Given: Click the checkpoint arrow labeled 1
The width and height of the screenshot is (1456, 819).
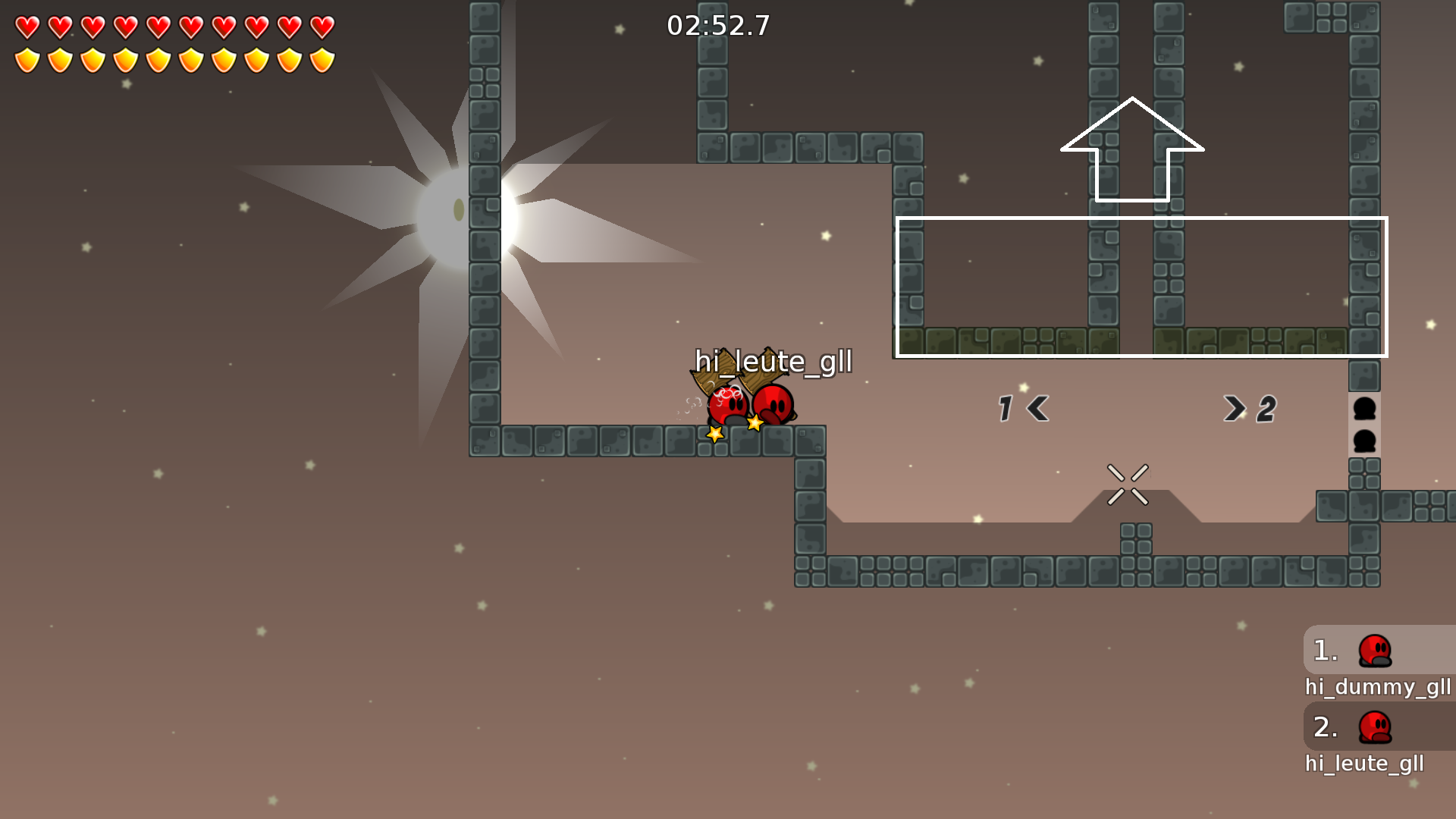Looking at the screenshot, I should coord(1006,408).
